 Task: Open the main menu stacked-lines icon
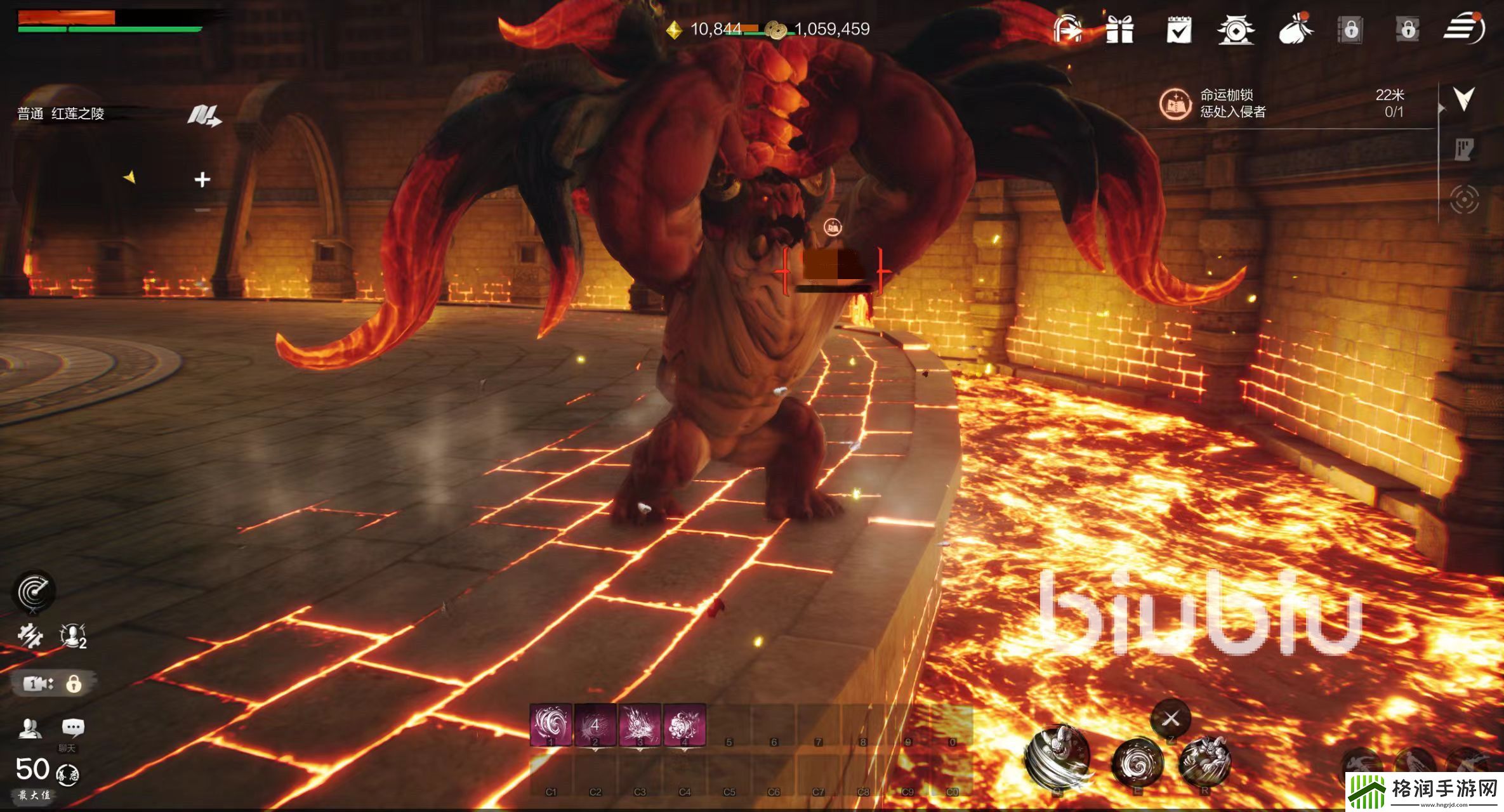pyautogui.click(x=1463, y=29)
